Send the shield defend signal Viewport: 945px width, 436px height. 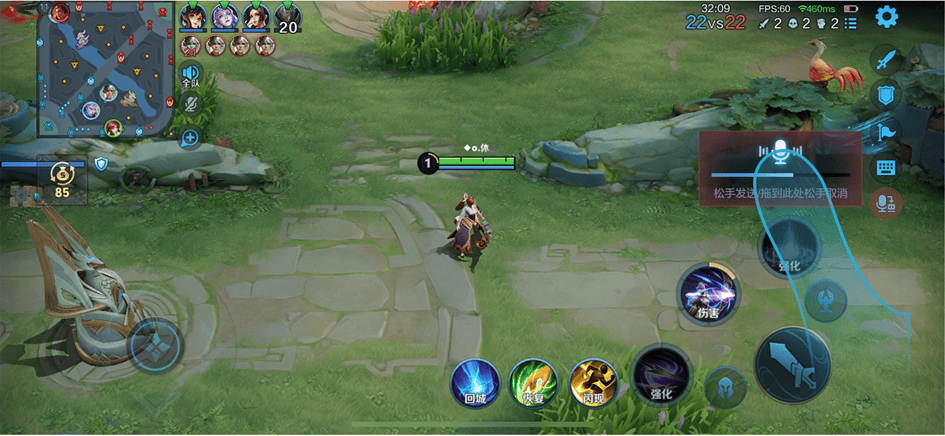pyautogui.click(x=885, y=95)
